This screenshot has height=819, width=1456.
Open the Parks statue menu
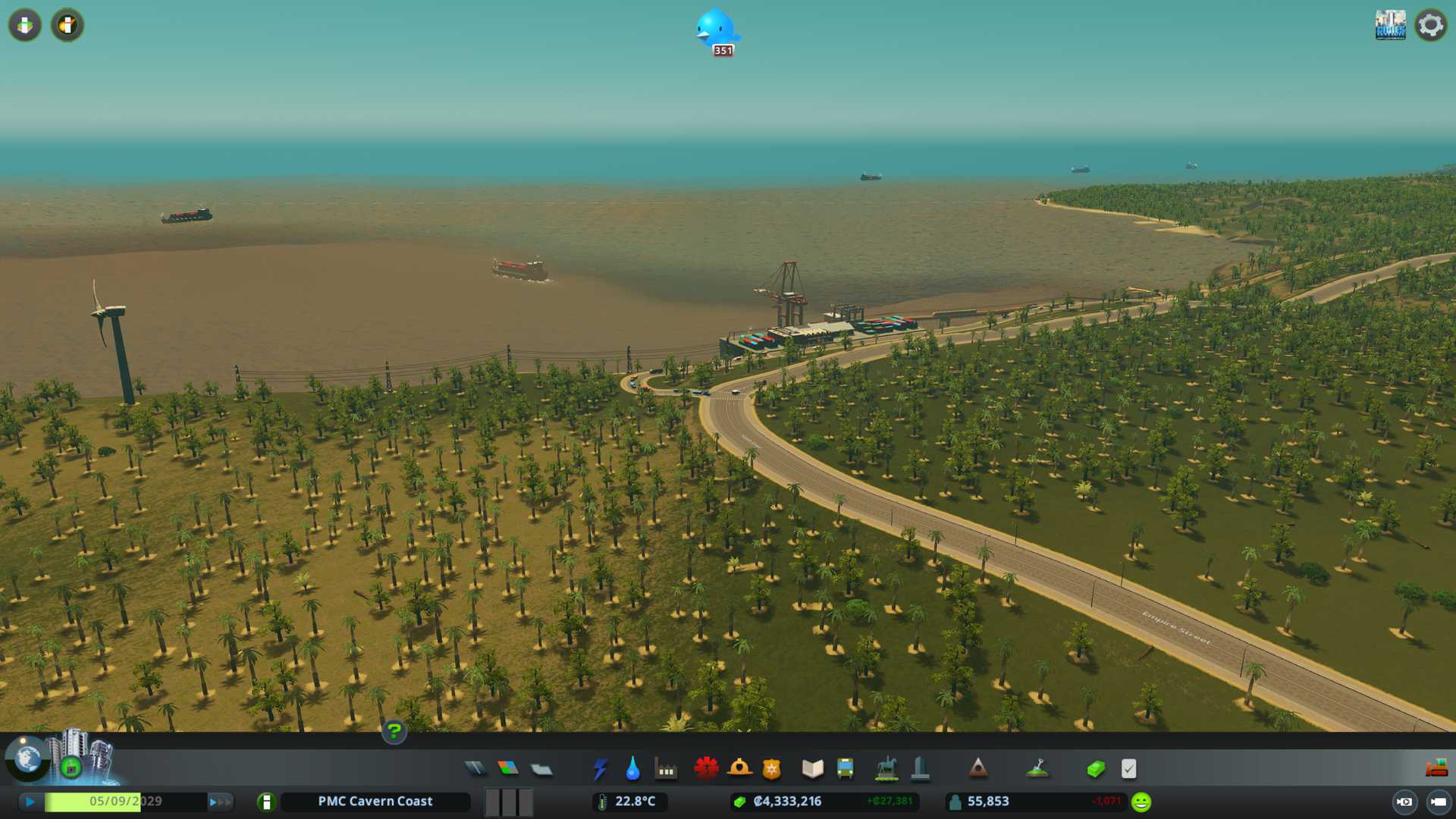[x=886, y=769]
